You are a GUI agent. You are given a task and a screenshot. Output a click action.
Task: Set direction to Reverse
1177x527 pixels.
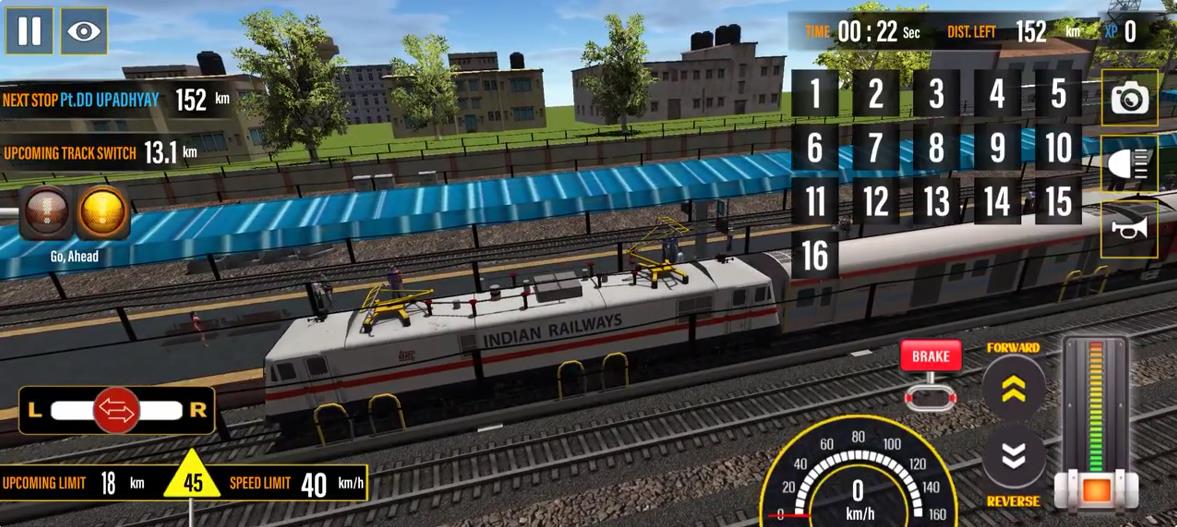[1013, 458]
